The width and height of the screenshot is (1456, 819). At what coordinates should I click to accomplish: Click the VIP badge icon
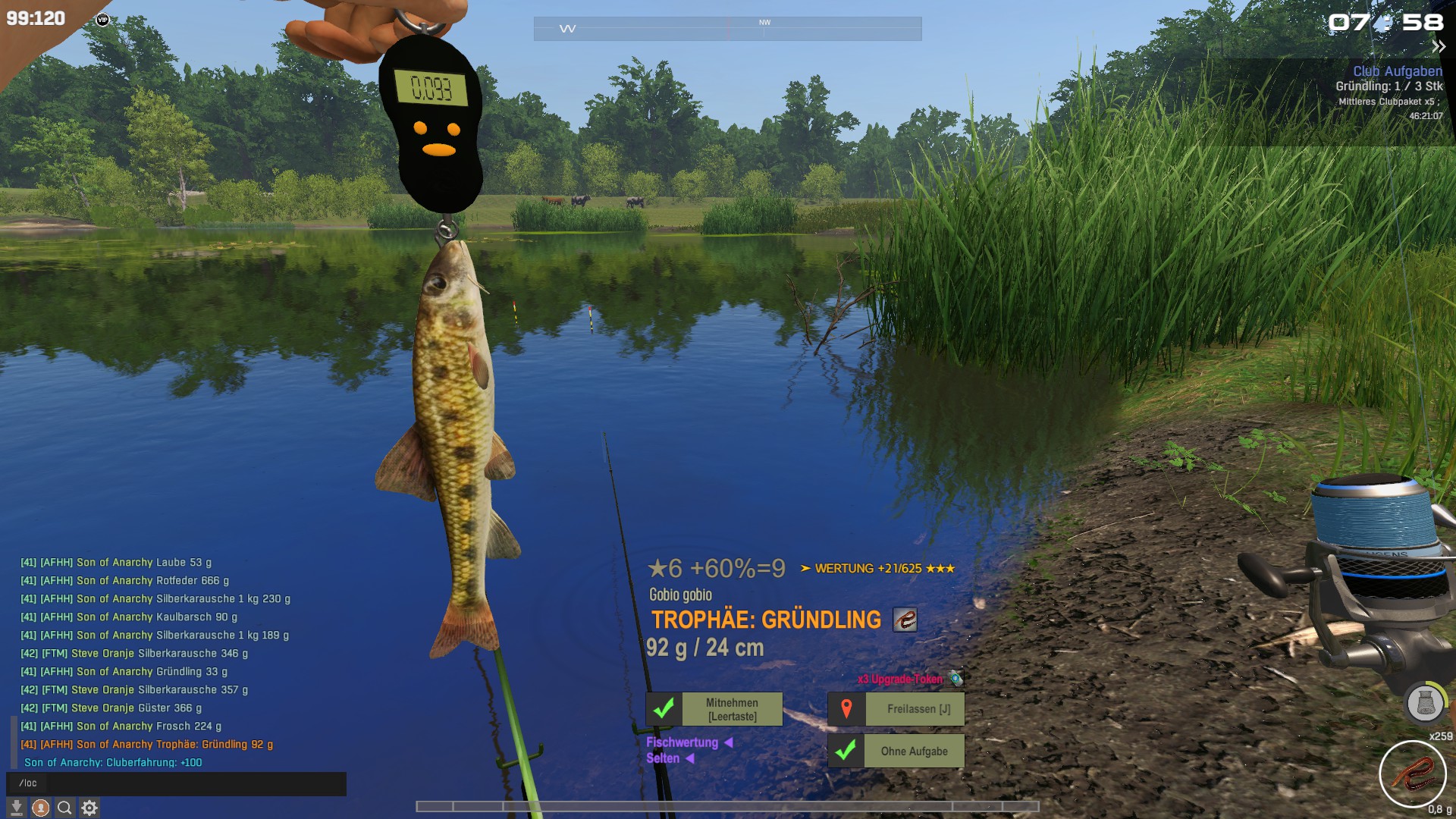coord(103,20)
